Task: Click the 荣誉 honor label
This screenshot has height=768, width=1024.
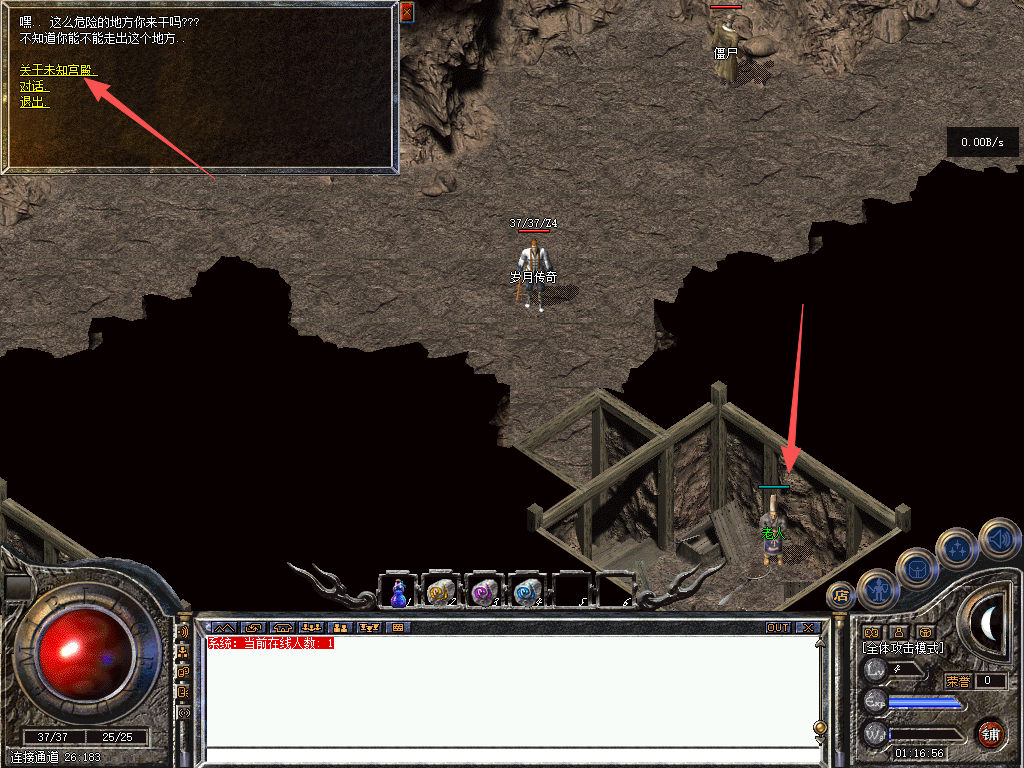Action: [x=958, y=681]
